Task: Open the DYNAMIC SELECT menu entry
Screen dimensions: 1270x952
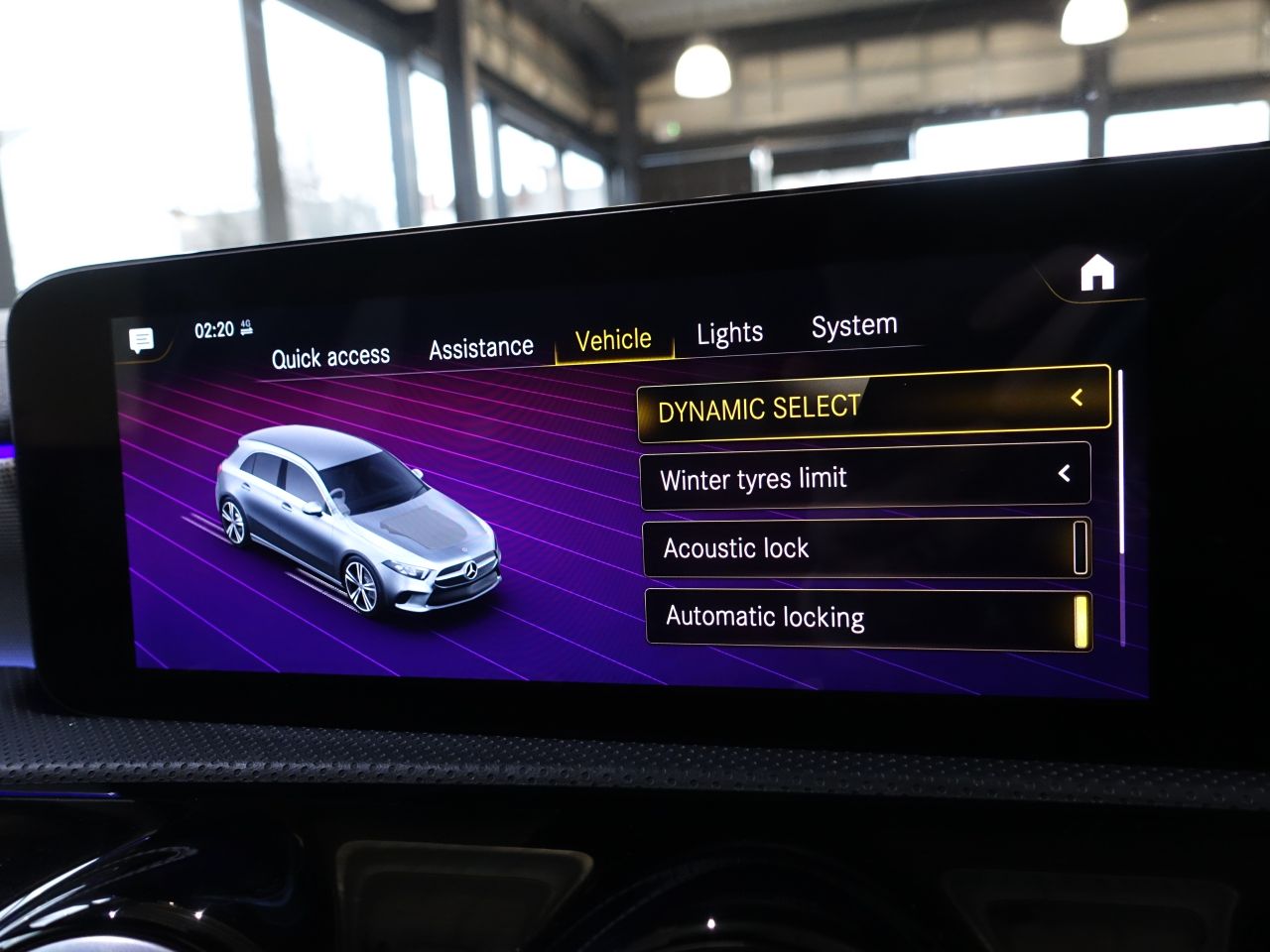Action: click(873, 405)
